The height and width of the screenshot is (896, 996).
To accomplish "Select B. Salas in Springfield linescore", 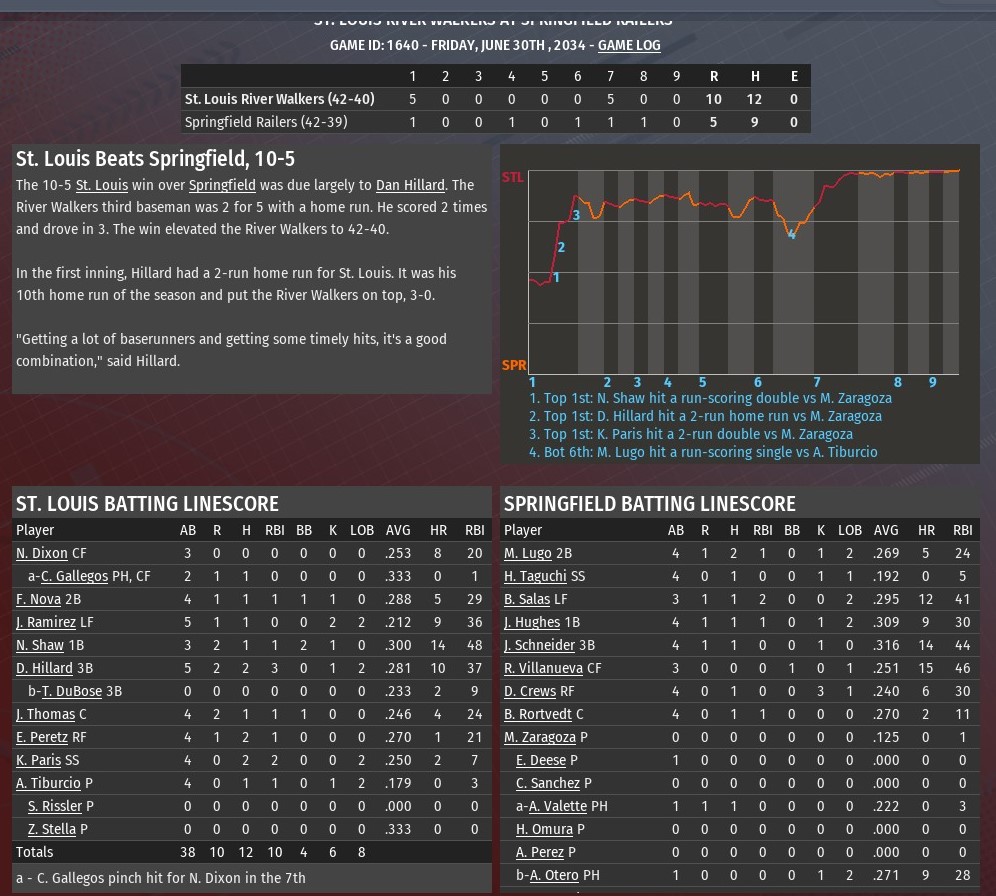I will 527,599.
